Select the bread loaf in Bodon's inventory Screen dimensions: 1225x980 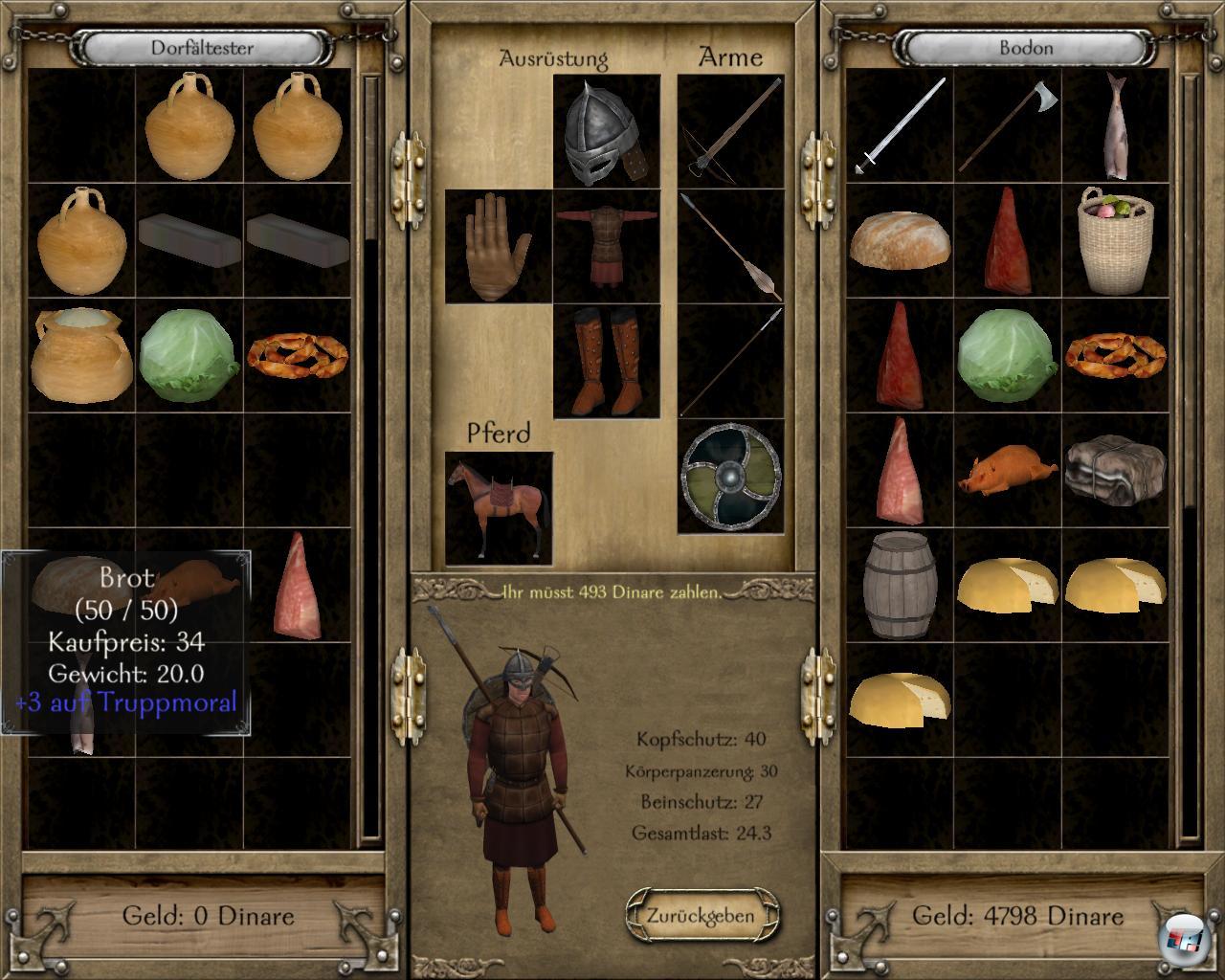[900, 240]
